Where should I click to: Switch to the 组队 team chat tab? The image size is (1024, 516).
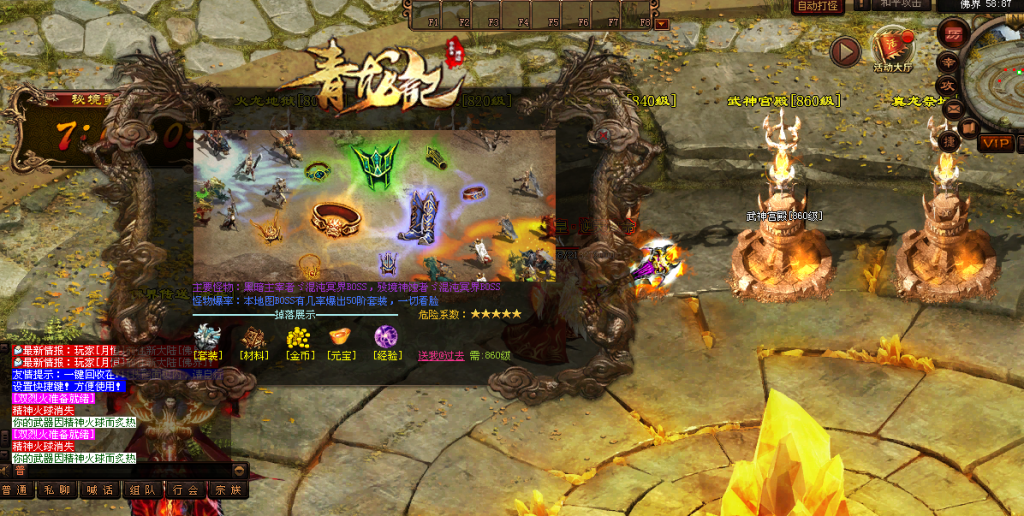click(x=142, y=490)
